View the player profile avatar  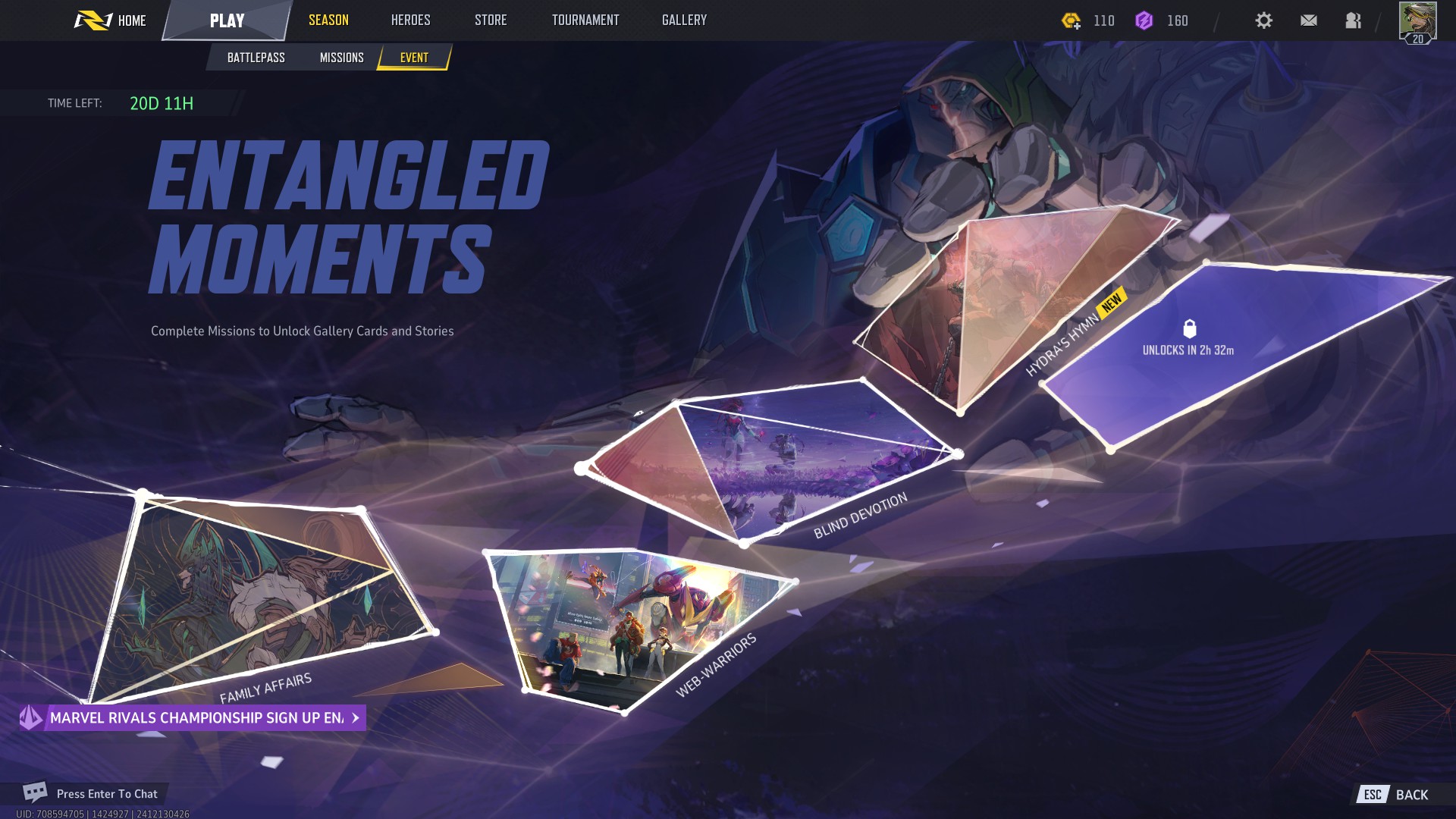point(1417,21)
